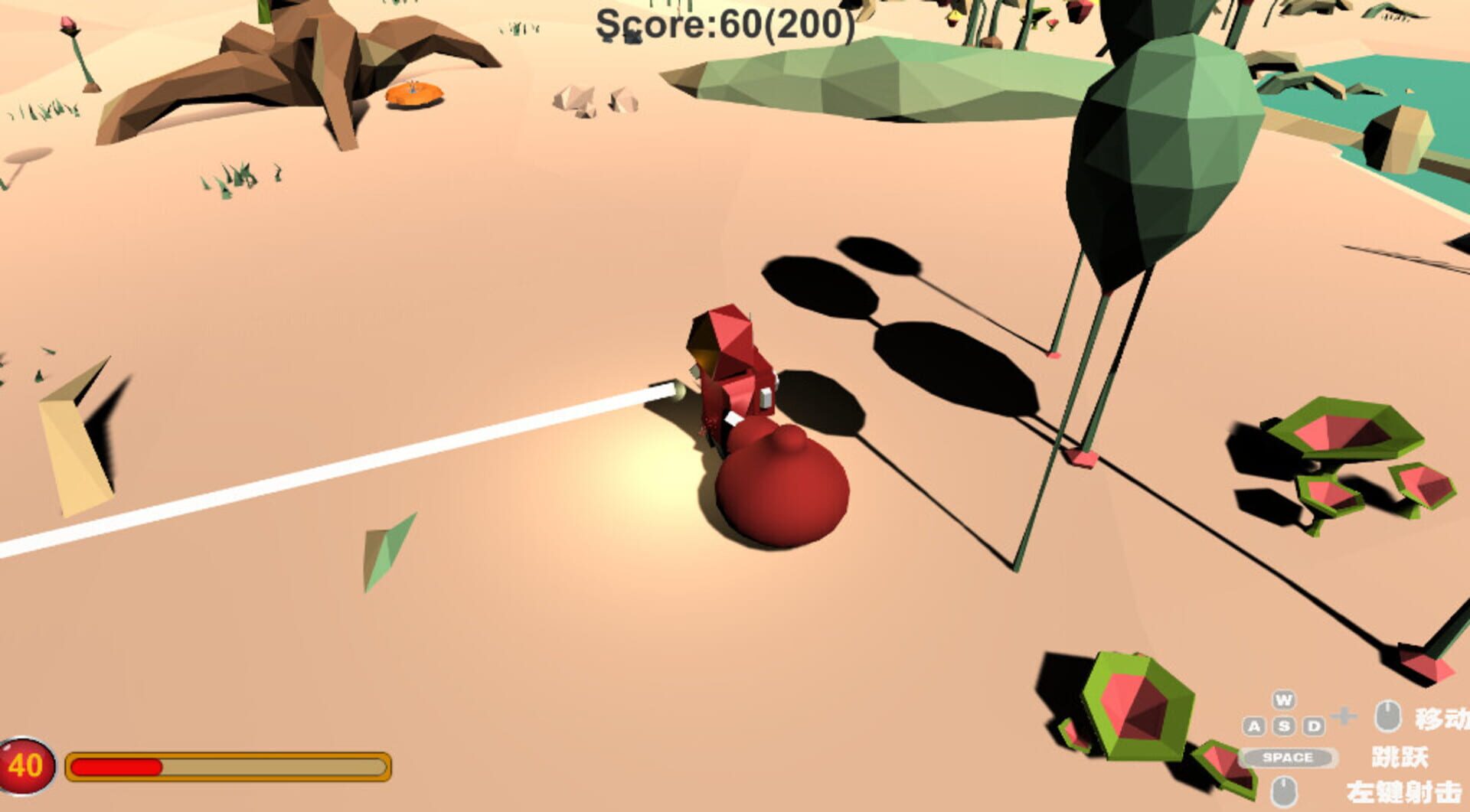Click the A key icon in control hints
Viewport: 1470px width, 812px height.
click(x=1253, y=726)
